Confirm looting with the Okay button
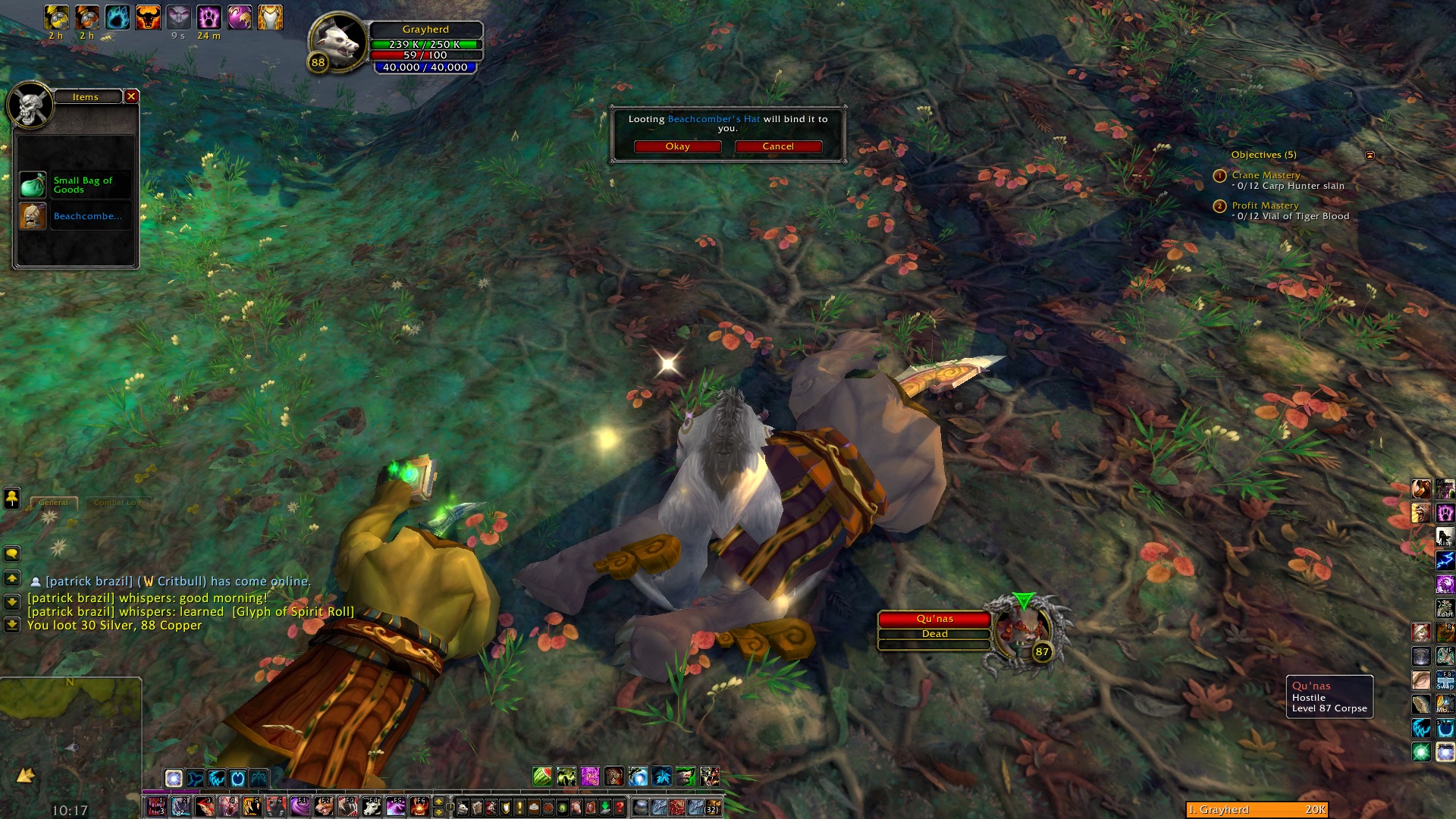The width and height of the screenshot is (1456, 819). [677, 146]
